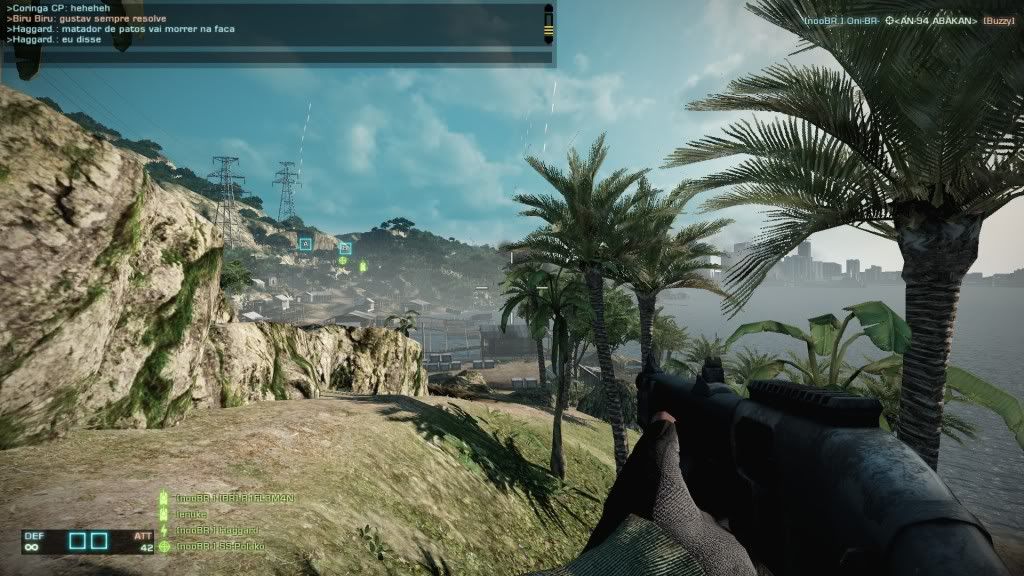Select objective marker B

click(x=345, y=248)
